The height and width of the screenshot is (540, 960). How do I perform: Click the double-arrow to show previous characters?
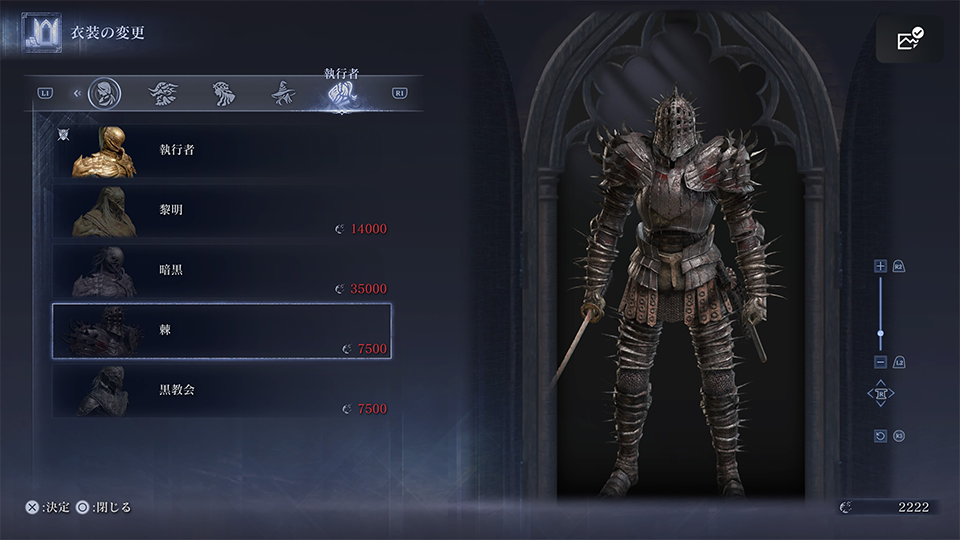click(x=77, y=94)
